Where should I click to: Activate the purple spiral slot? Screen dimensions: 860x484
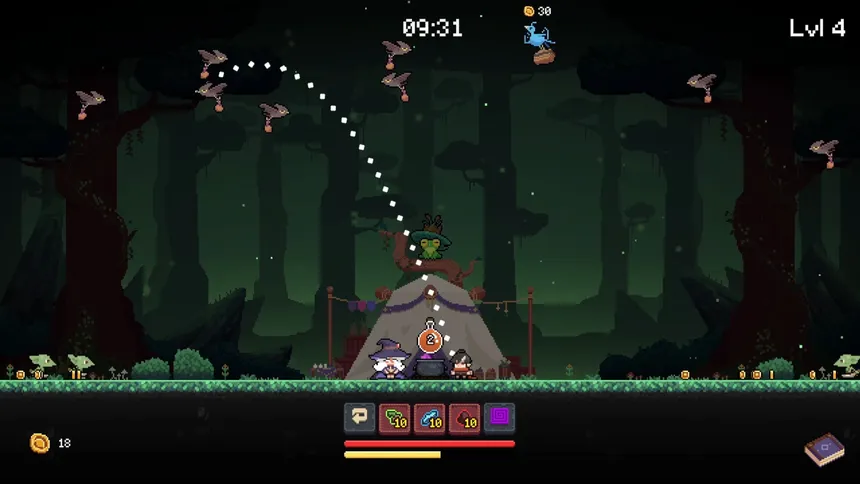[499, 417]
